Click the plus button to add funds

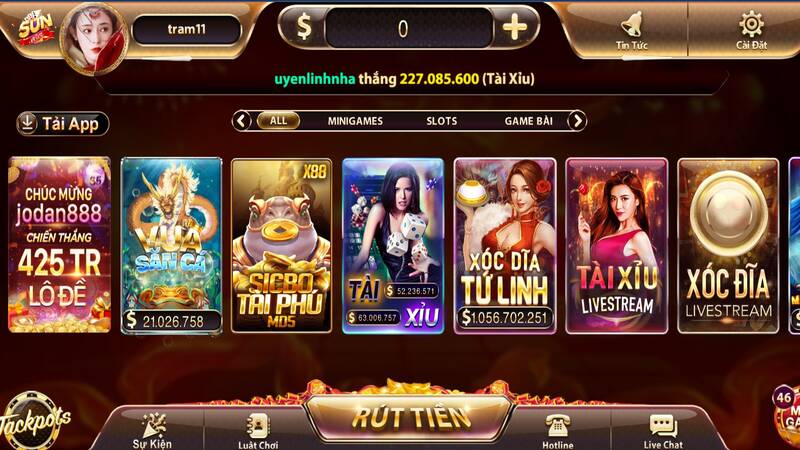515,28
